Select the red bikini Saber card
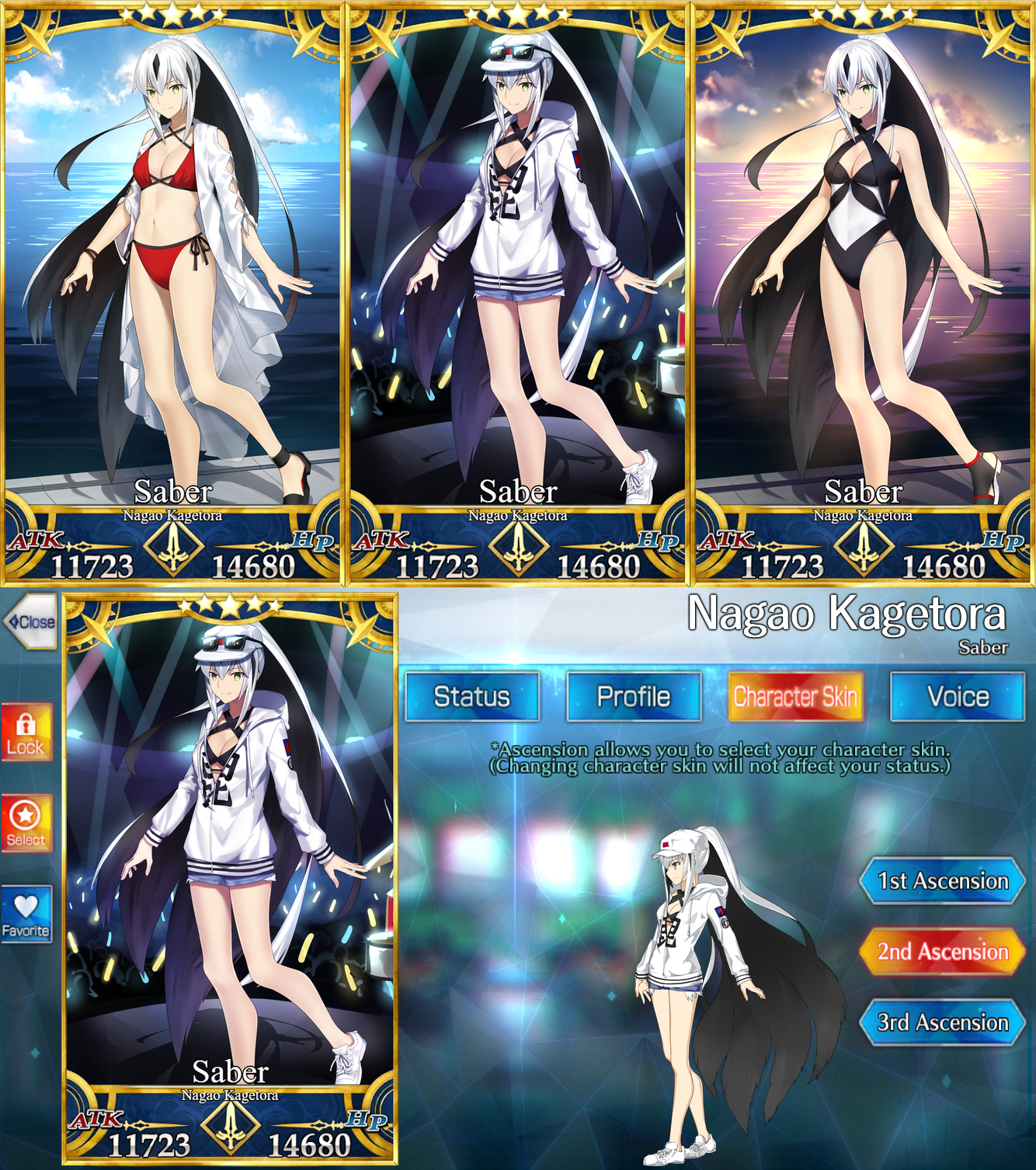This screenshot has height=1170, width=1036. (172, 272)
